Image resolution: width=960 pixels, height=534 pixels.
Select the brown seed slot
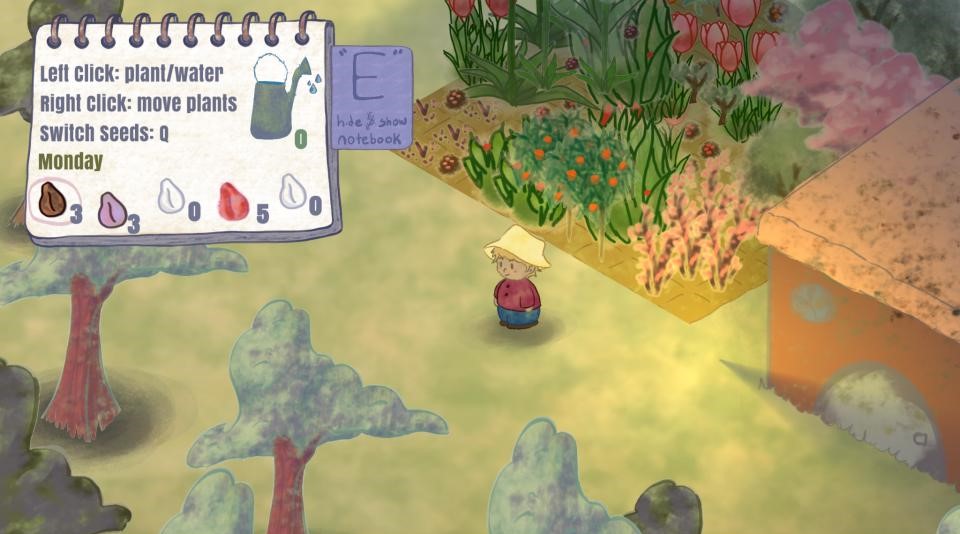(49, 200)
